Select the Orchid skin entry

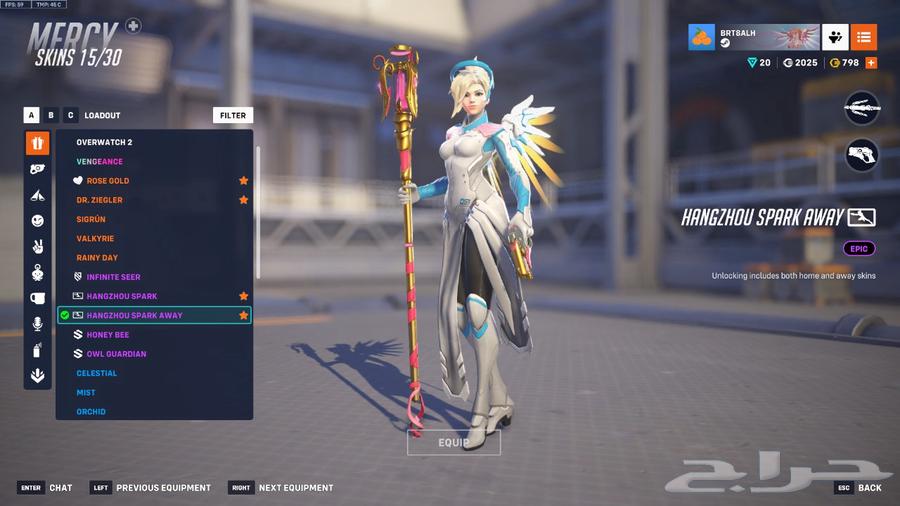coord(91,412)
